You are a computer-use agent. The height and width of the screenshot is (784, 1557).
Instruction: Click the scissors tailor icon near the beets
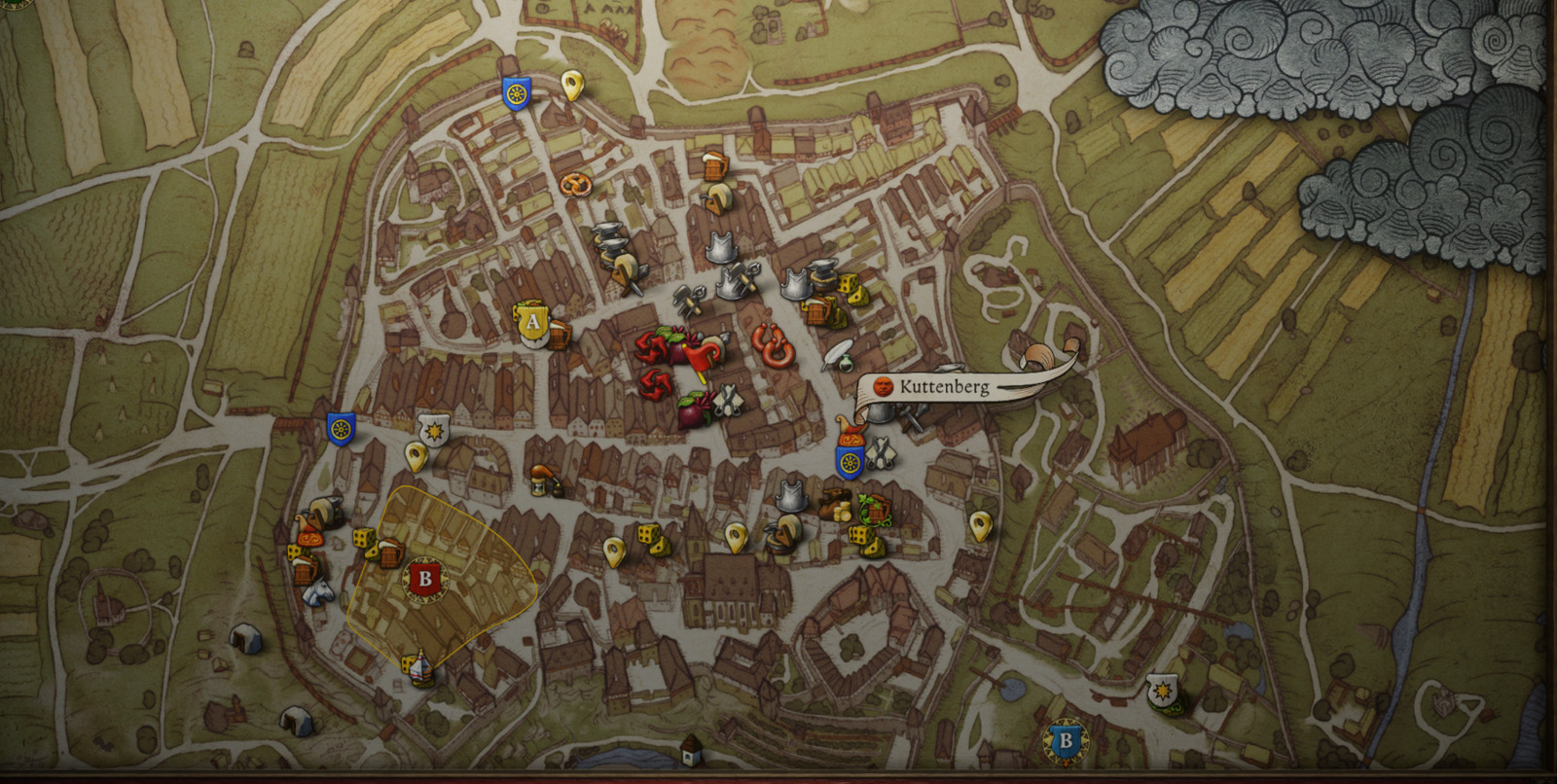[728, 399]
